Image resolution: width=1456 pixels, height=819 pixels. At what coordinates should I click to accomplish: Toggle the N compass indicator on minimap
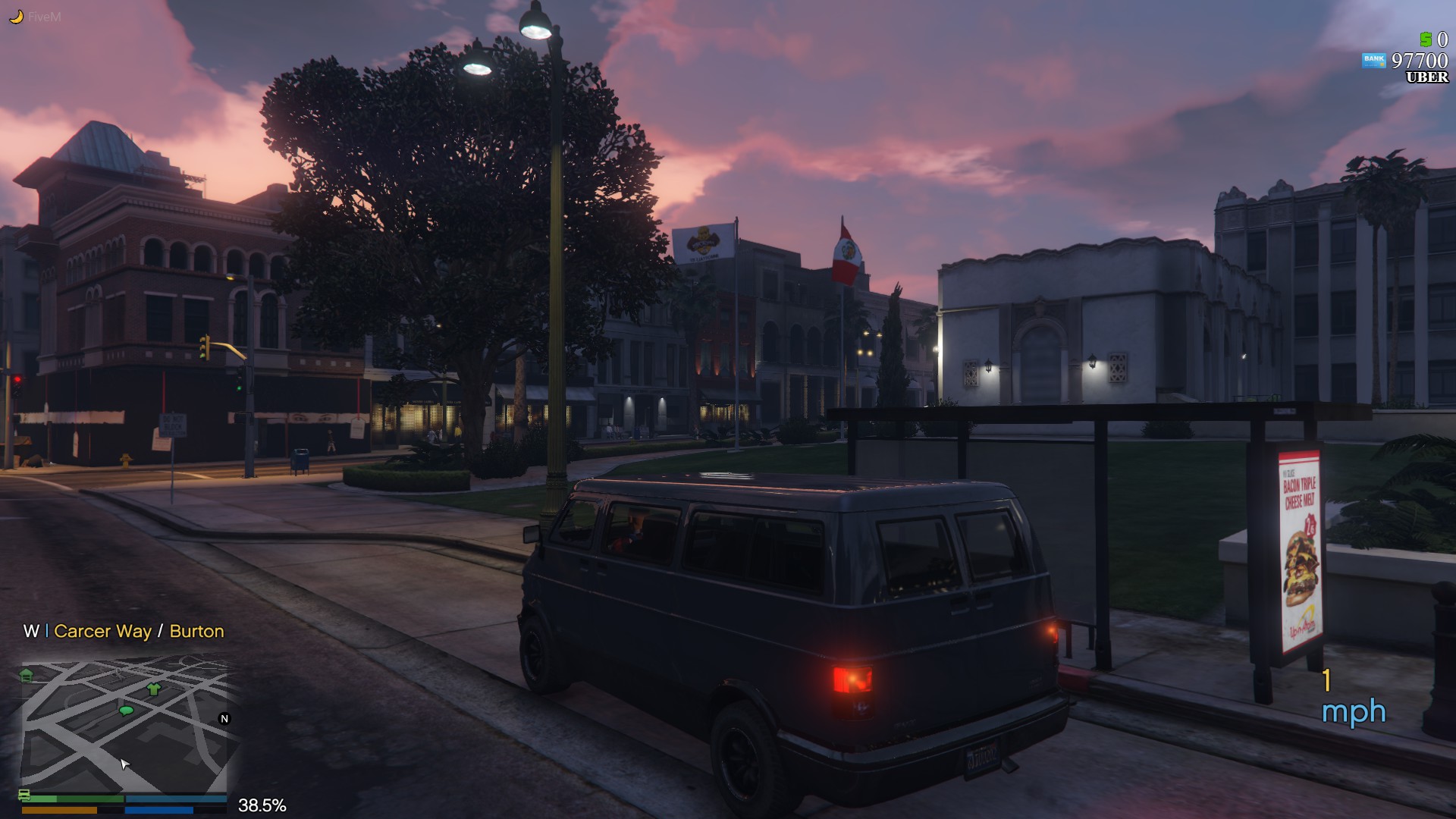coord(224,718)
